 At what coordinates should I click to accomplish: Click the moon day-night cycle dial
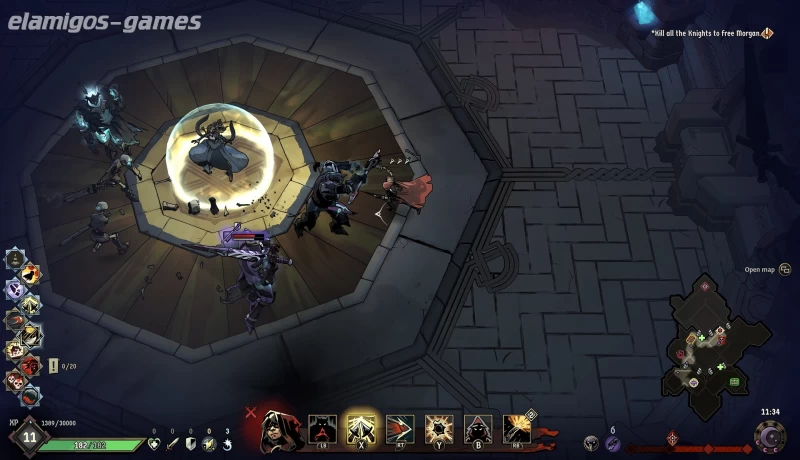[772, 437]
